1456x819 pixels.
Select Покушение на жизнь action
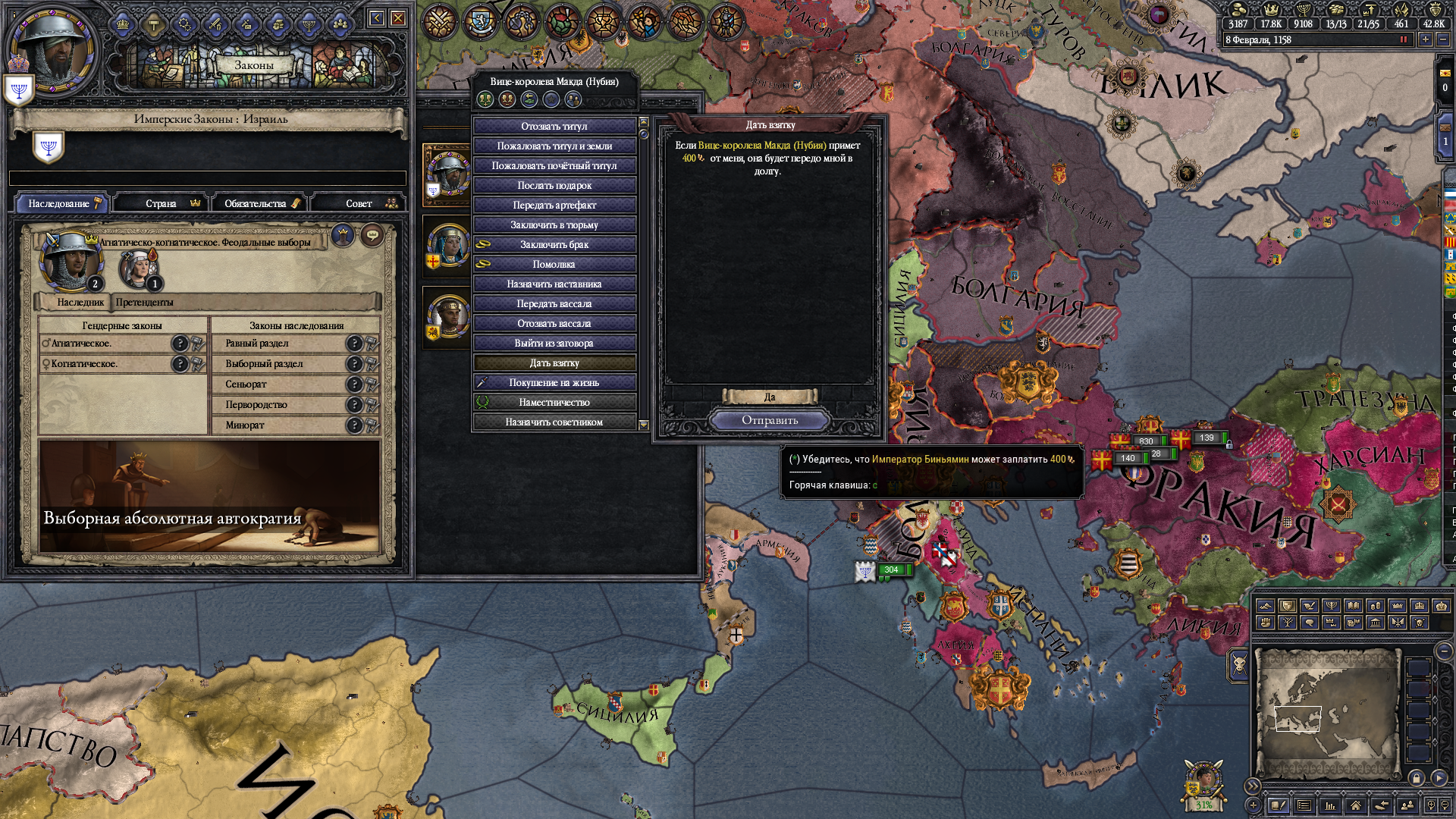[x=554, y=382]
